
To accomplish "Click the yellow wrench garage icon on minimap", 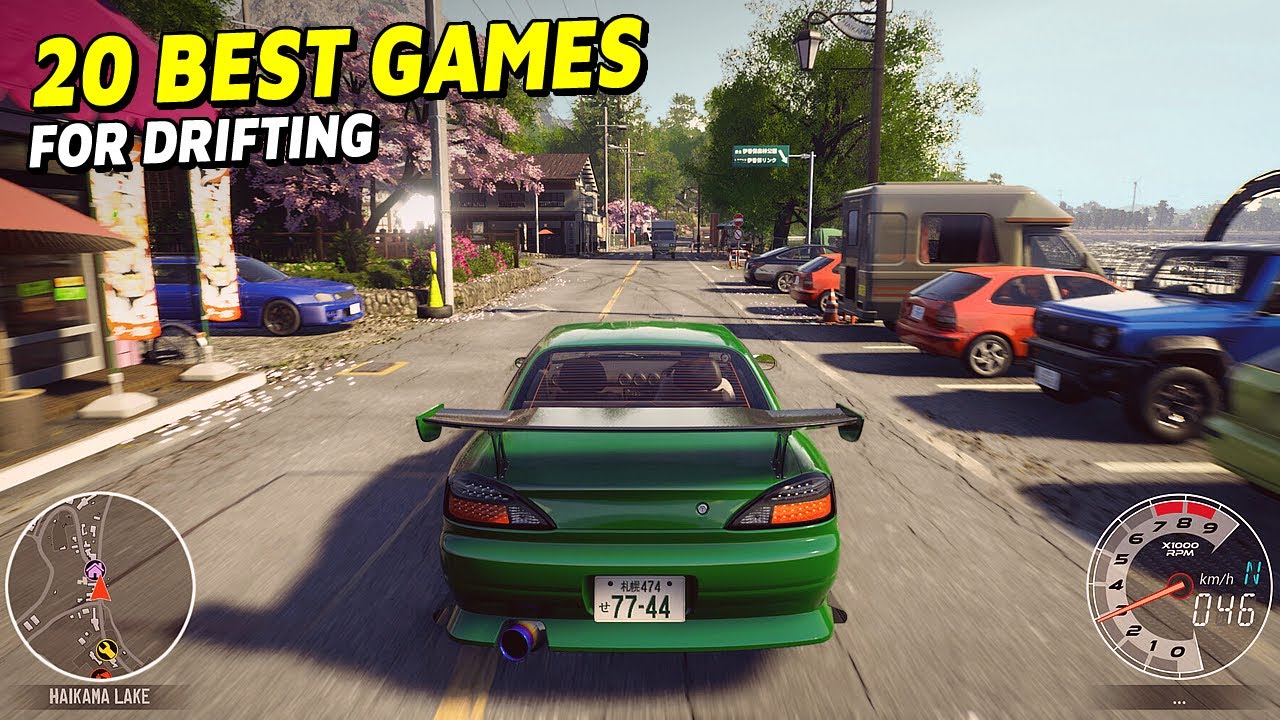I will (106, 649).
